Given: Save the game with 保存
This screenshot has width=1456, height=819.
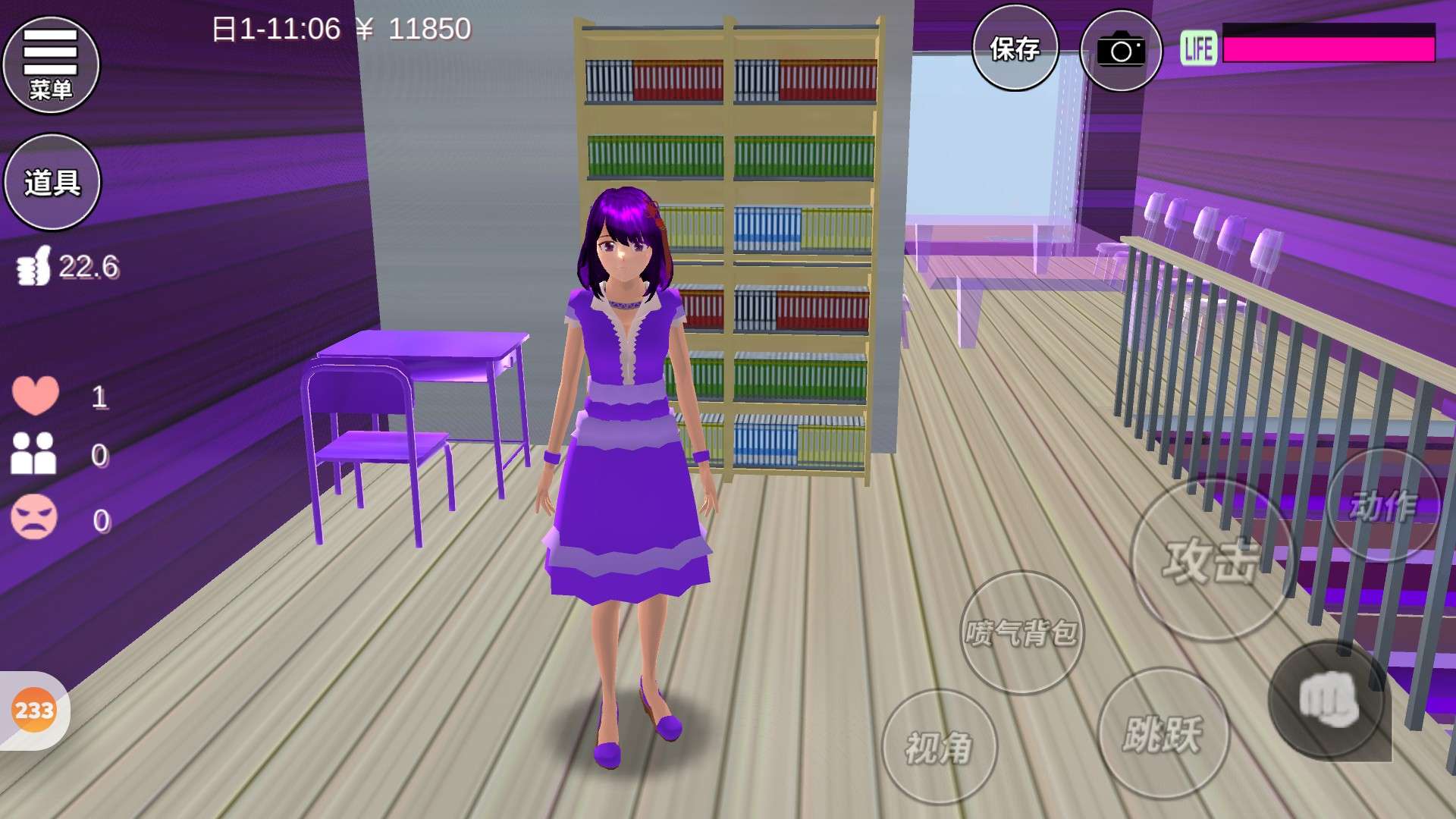Looking at the screenshot, I should [x=1015, y=49].
